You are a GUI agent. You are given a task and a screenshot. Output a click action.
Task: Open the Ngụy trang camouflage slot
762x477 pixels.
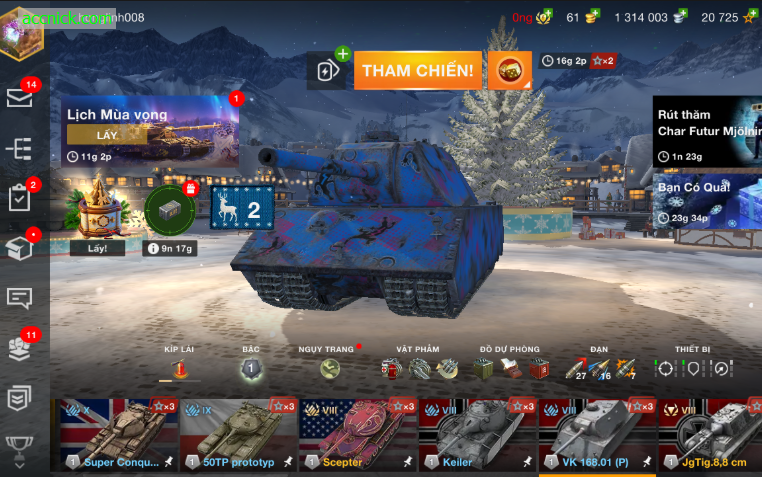[330, 369]
